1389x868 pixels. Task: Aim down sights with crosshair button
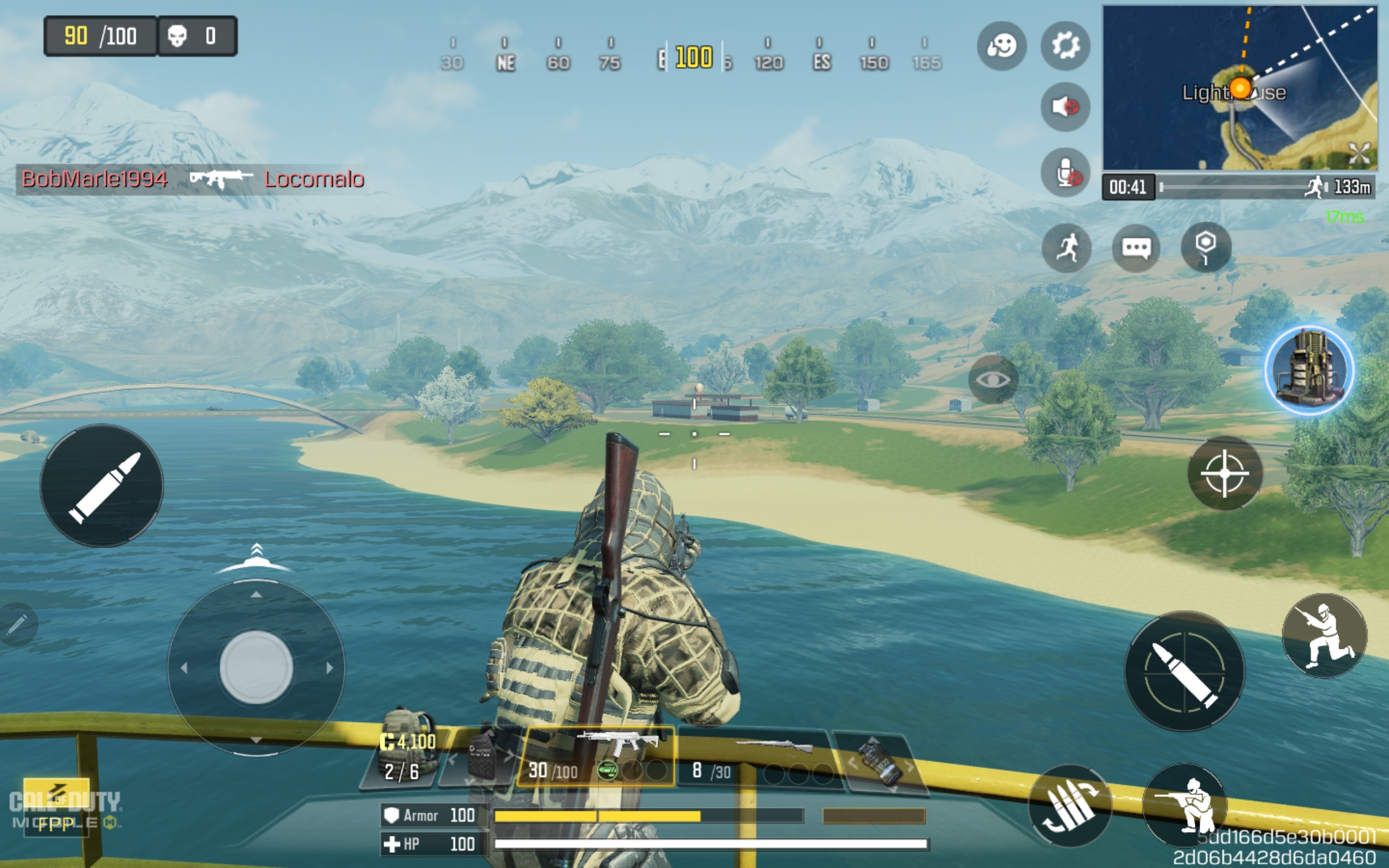coord(1224,473)
